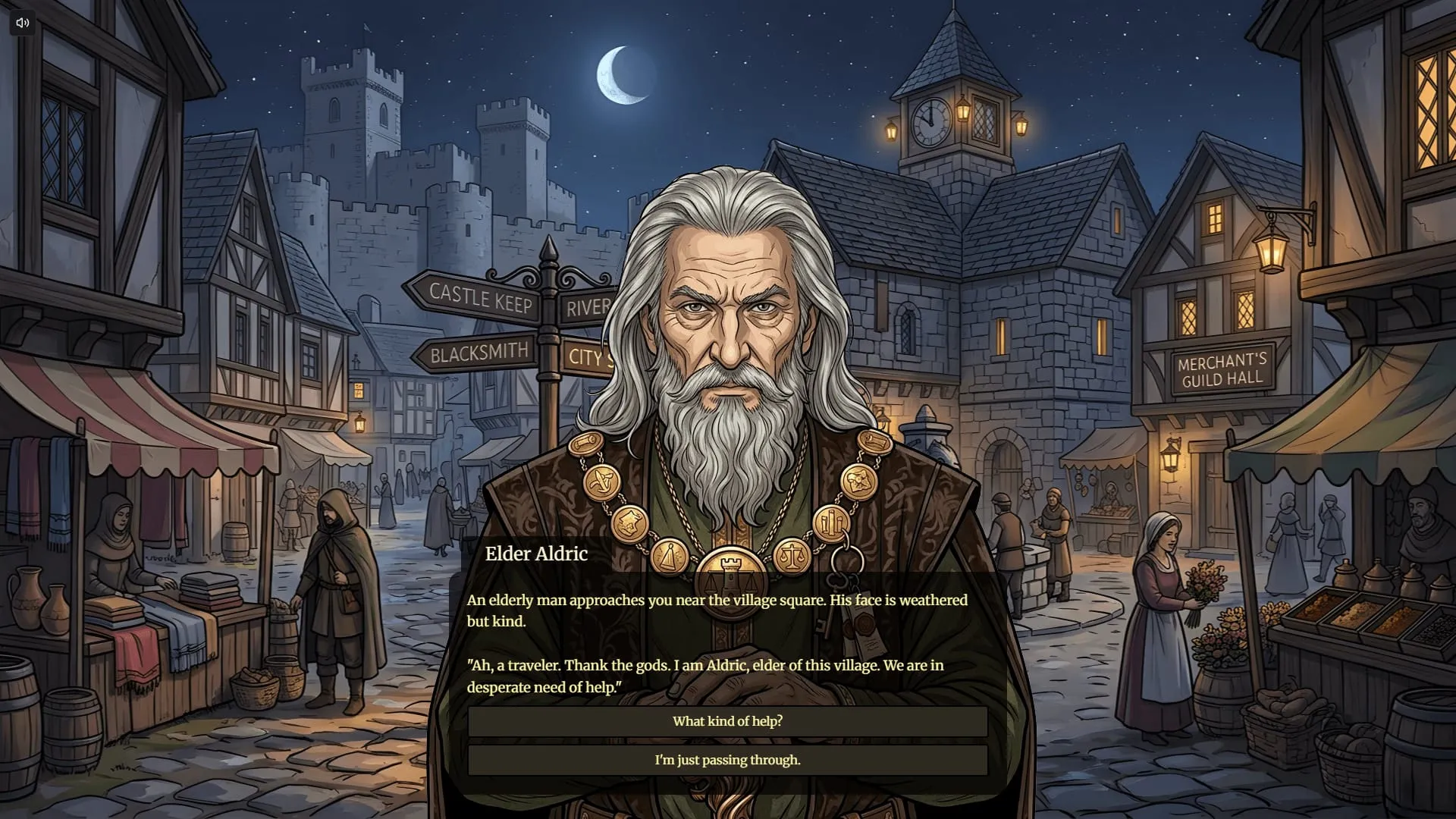Image resolution: width=1456 pixels, height=819 pixels.
Task: Toggle the sound icon in the top-left corner
Action: pos(22,22)
